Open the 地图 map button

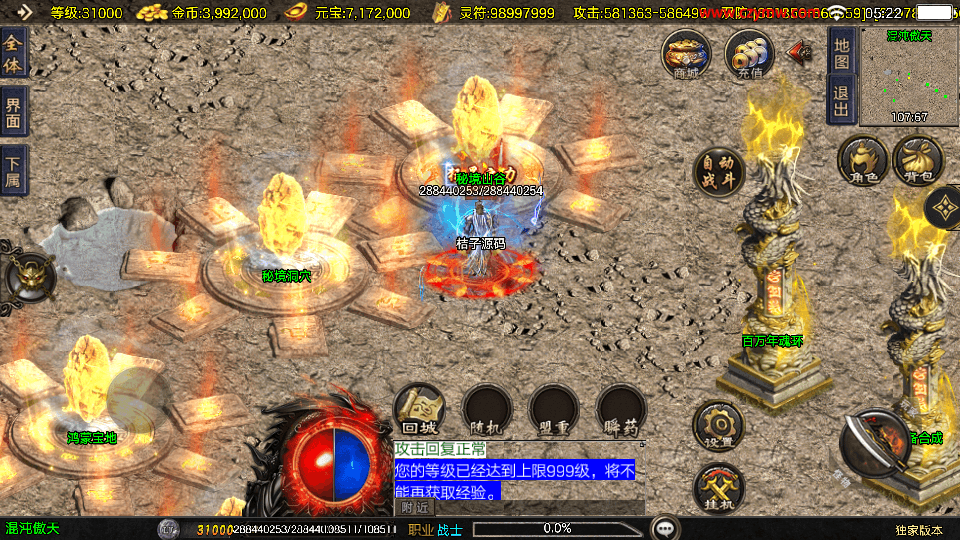841,53
